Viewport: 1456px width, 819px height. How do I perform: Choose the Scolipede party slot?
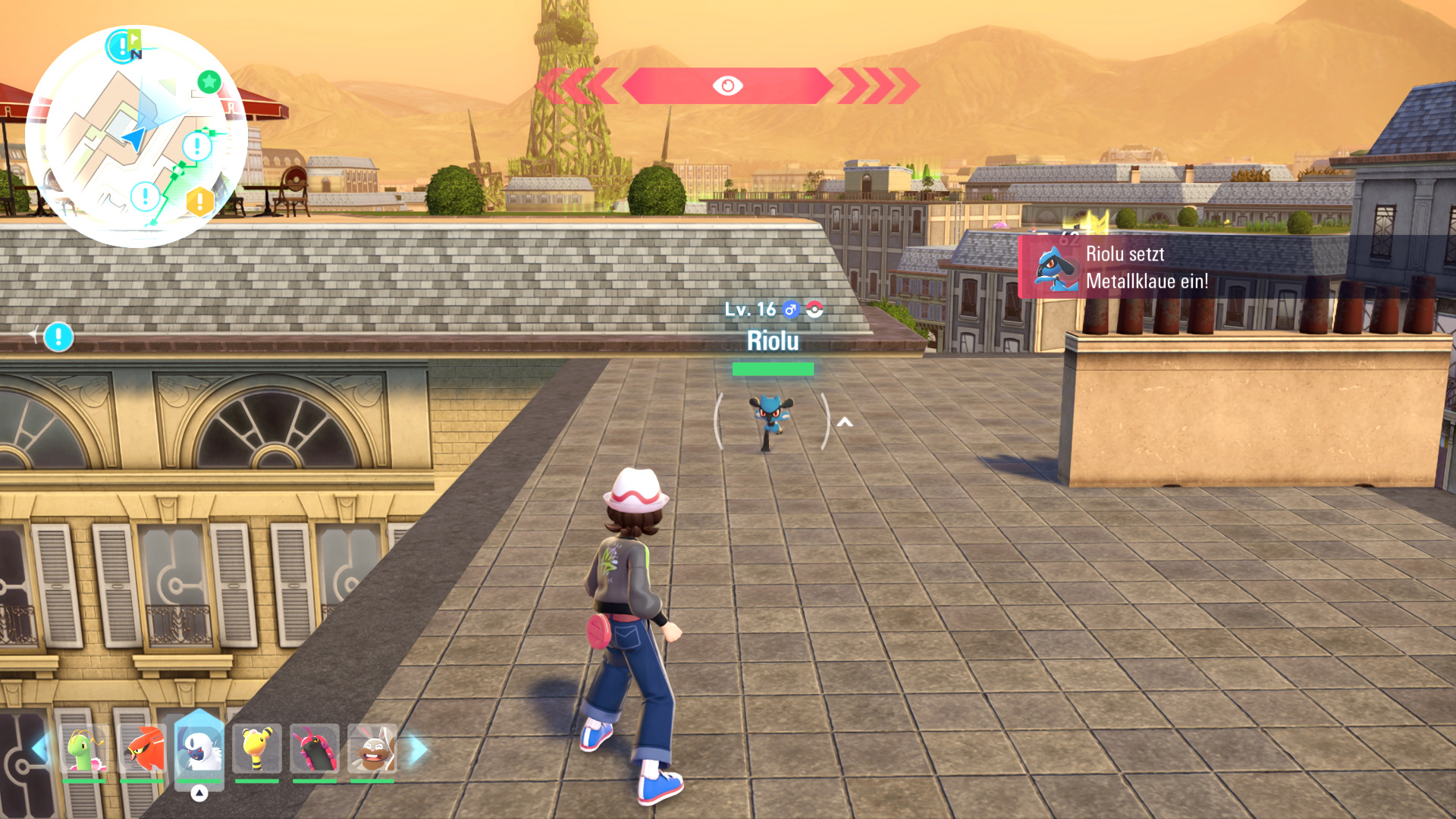315,748
